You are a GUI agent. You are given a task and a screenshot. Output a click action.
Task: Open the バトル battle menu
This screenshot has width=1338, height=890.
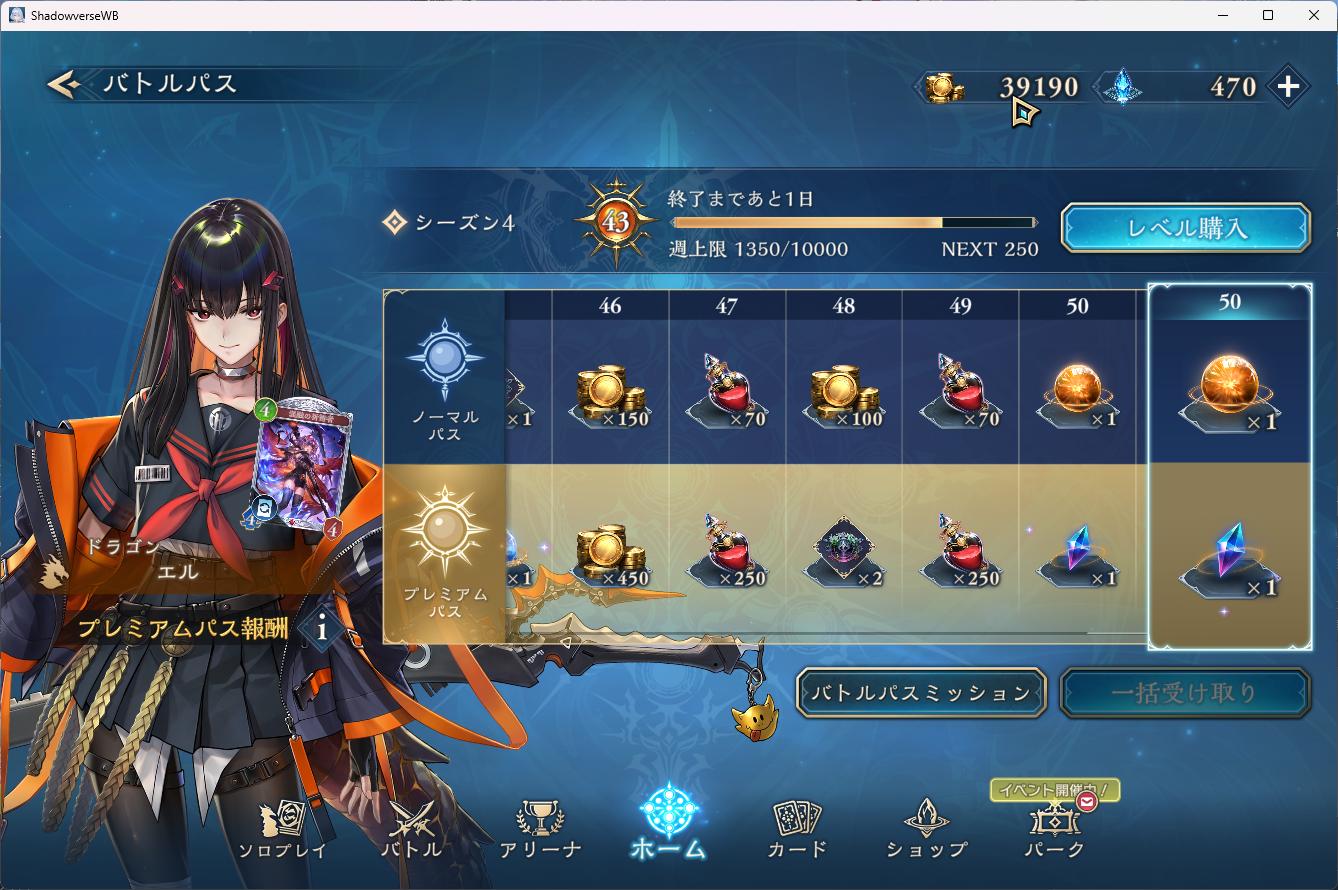411,829
